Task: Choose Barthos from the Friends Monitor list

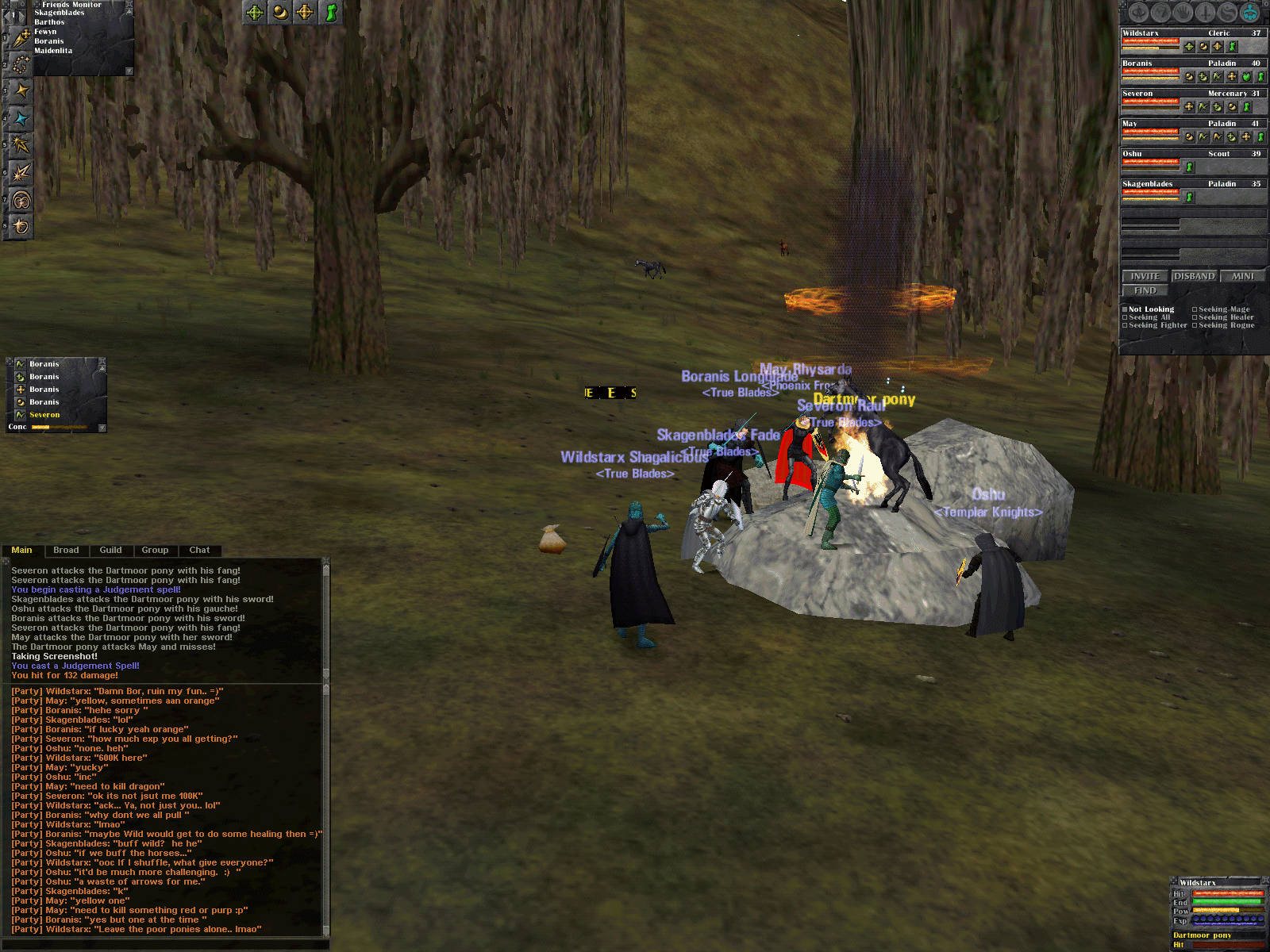Action: click(49, 22)
